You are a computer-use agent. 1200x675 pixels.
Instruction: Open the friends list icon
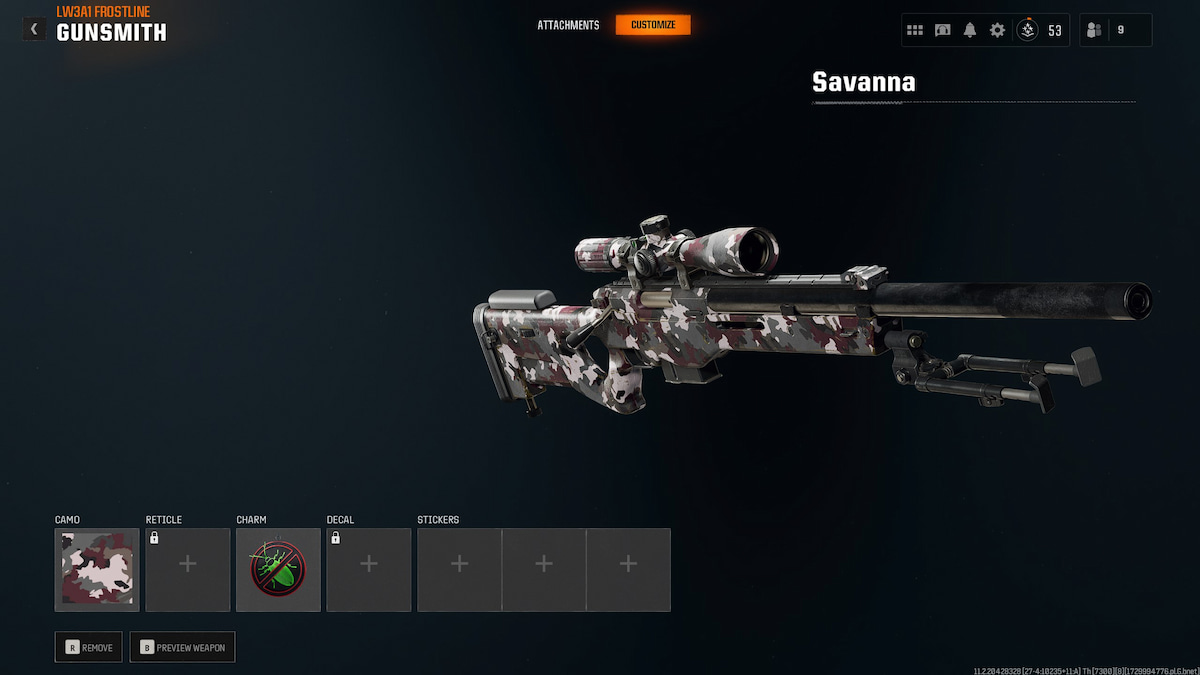click(1094, 30)
